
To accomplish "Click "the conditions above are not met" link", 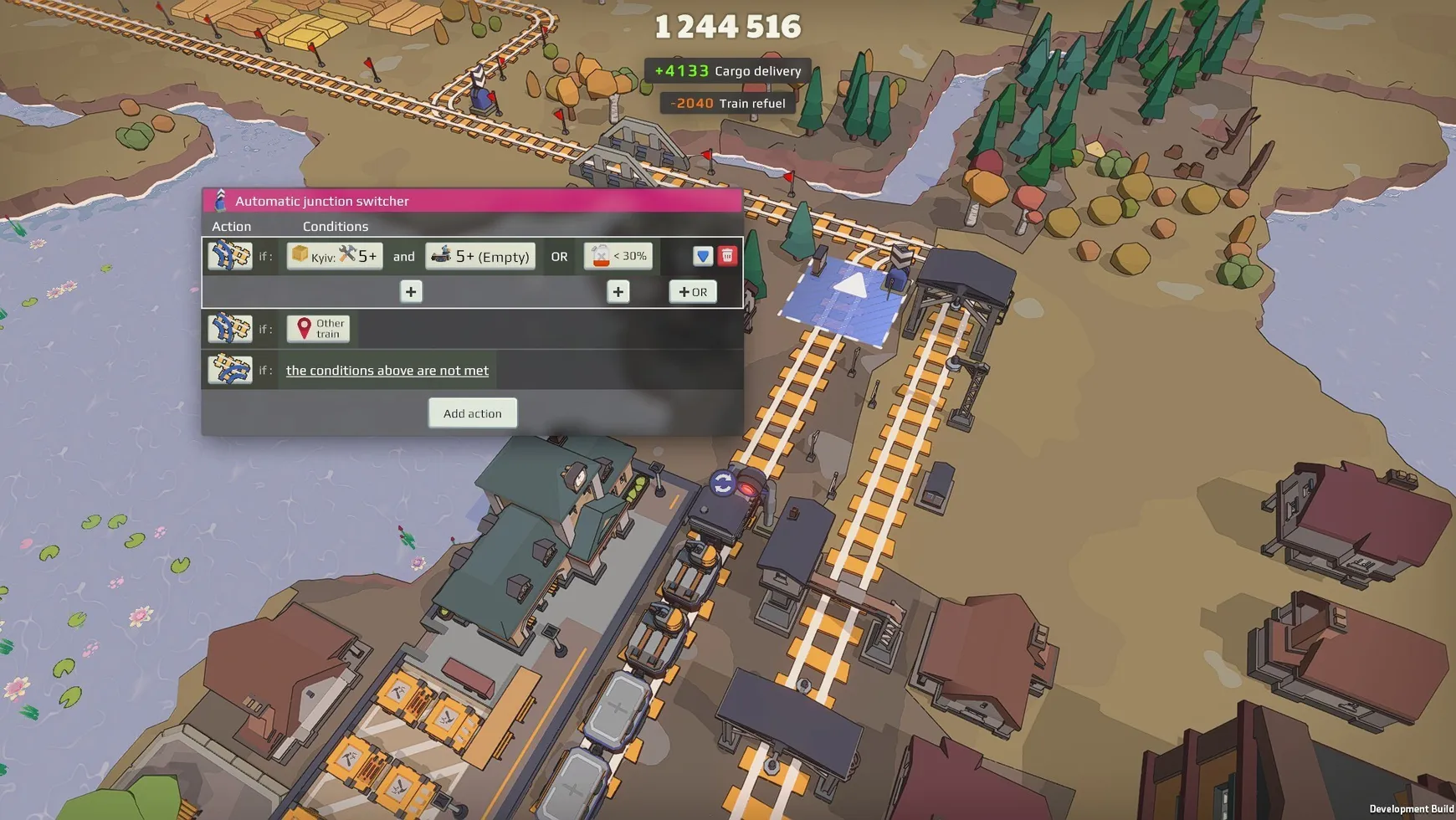I will pos(387,370).
